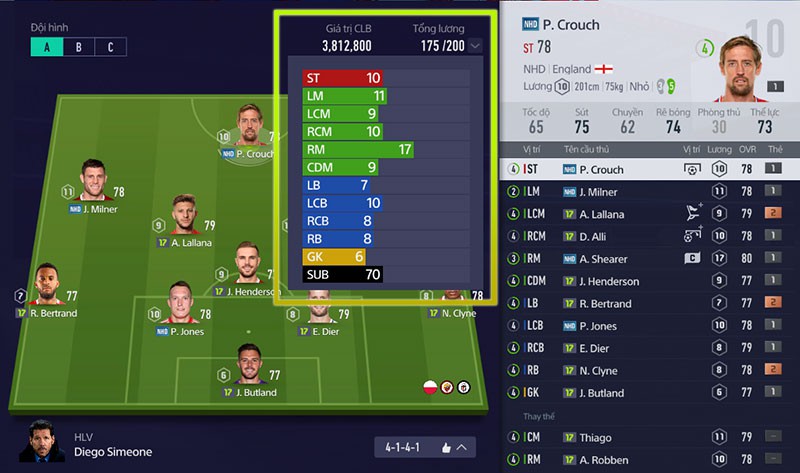Pick substitute Thiago from the bench list
Screen dimensions: 800x473
coord(650,437)
